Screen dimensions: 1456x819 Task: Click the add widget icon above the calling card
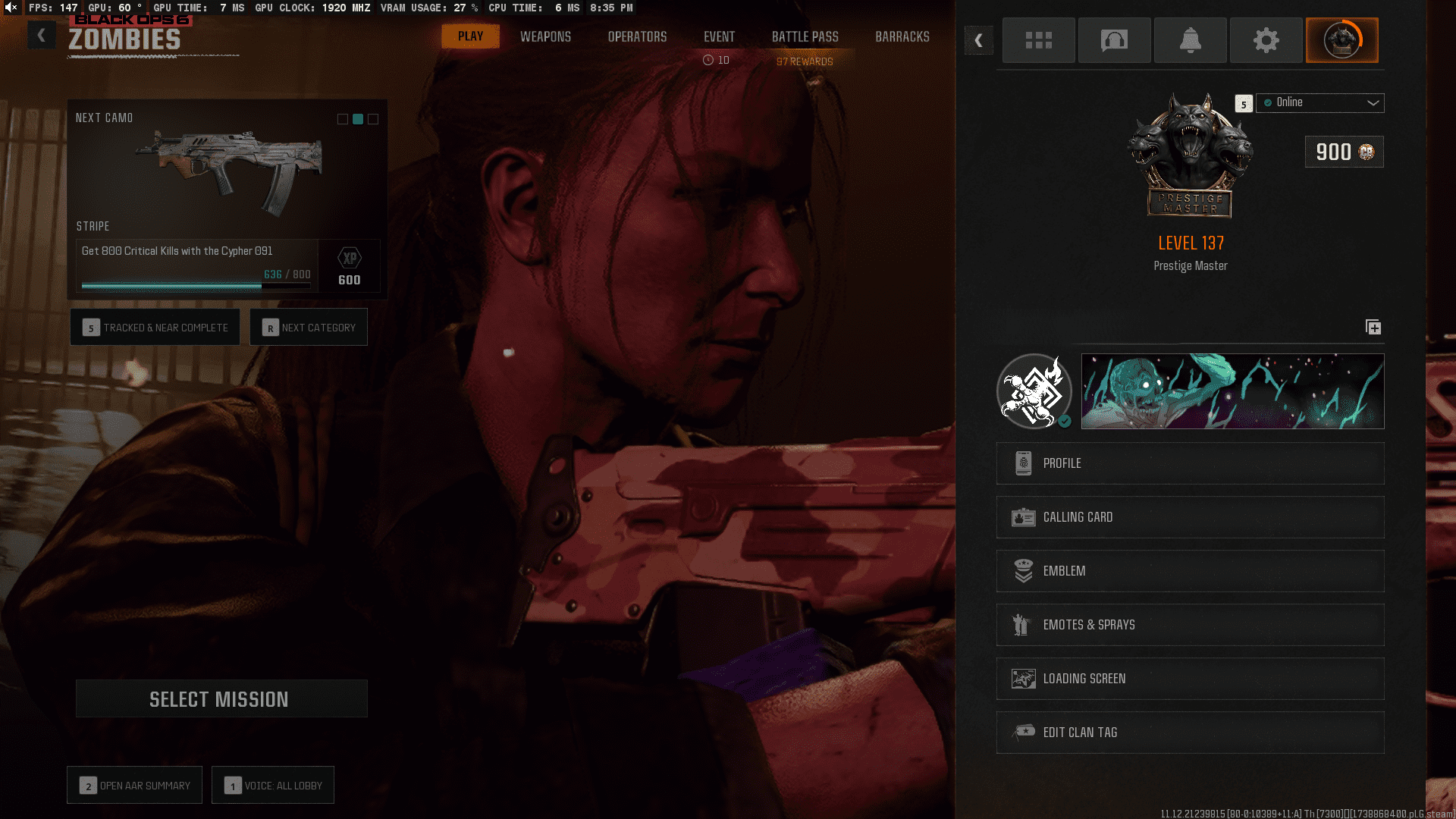coord(1373,328)
